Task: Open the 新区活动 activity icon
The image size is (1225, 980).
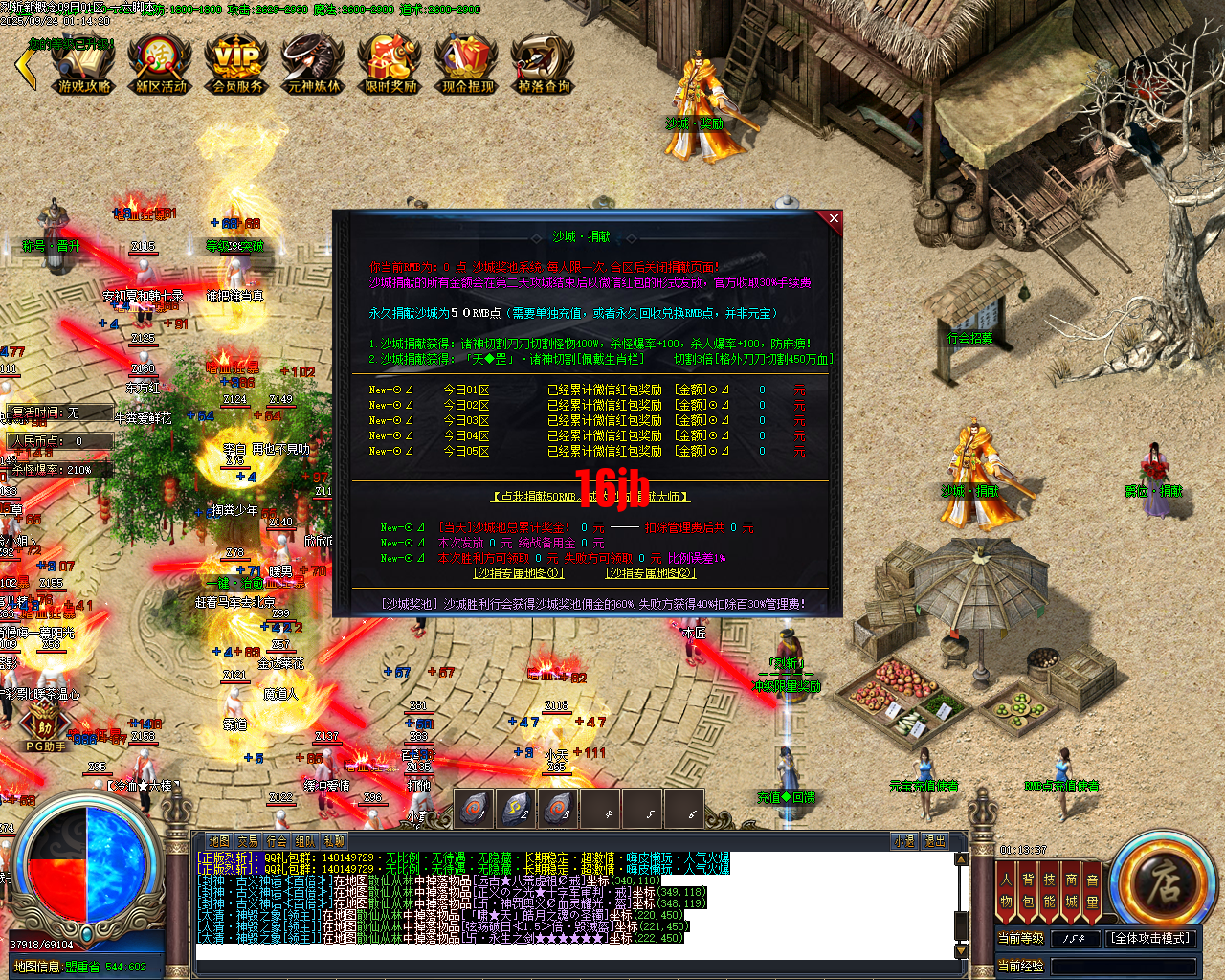Action: click(x=159, y=64)
